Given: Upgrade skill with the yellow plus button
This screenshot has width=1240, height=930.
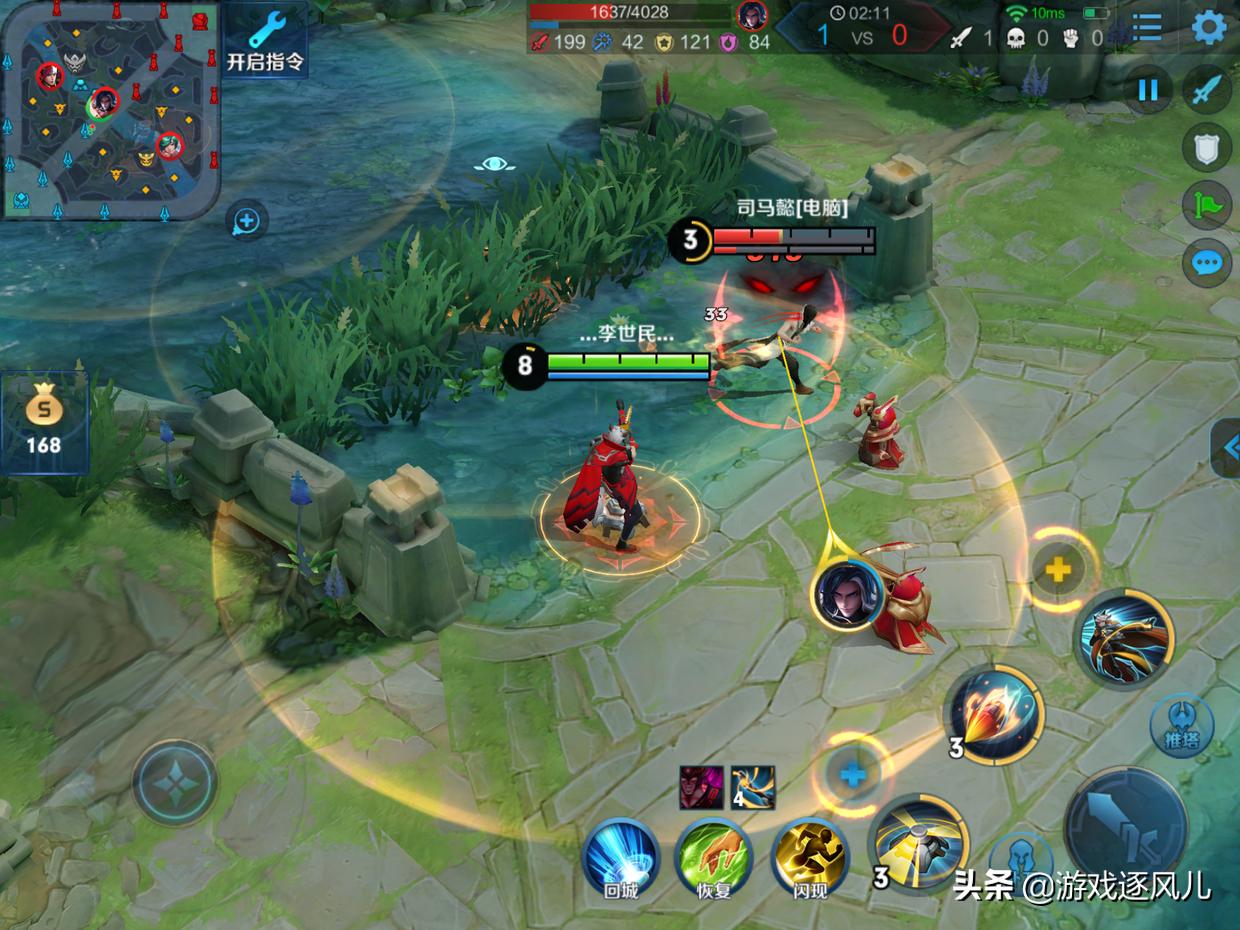Looking at the screenshot, I should [x=1058, y=570].
